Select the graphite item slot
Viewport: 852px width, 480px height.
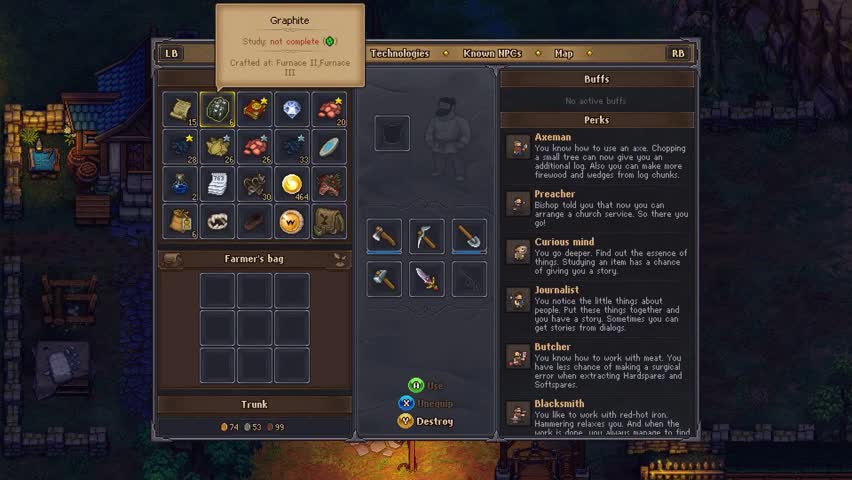218,110
